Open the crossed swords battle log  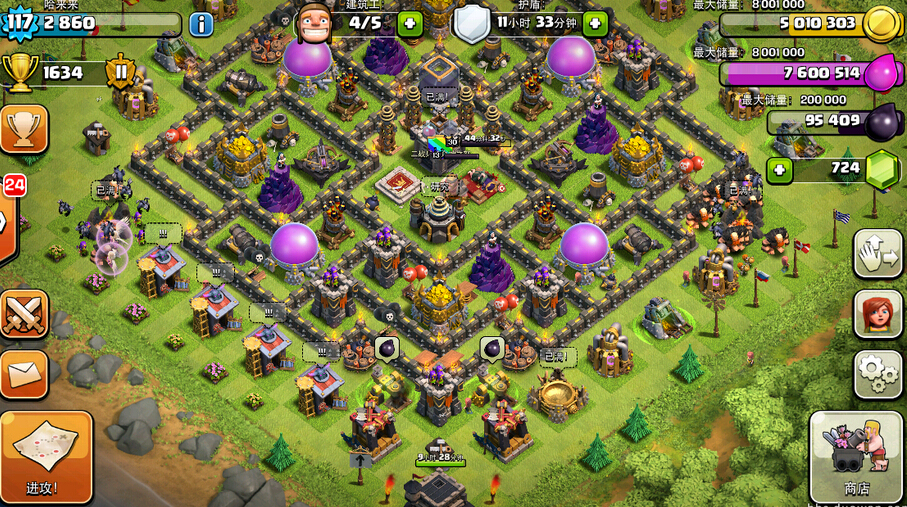(23, 314)
